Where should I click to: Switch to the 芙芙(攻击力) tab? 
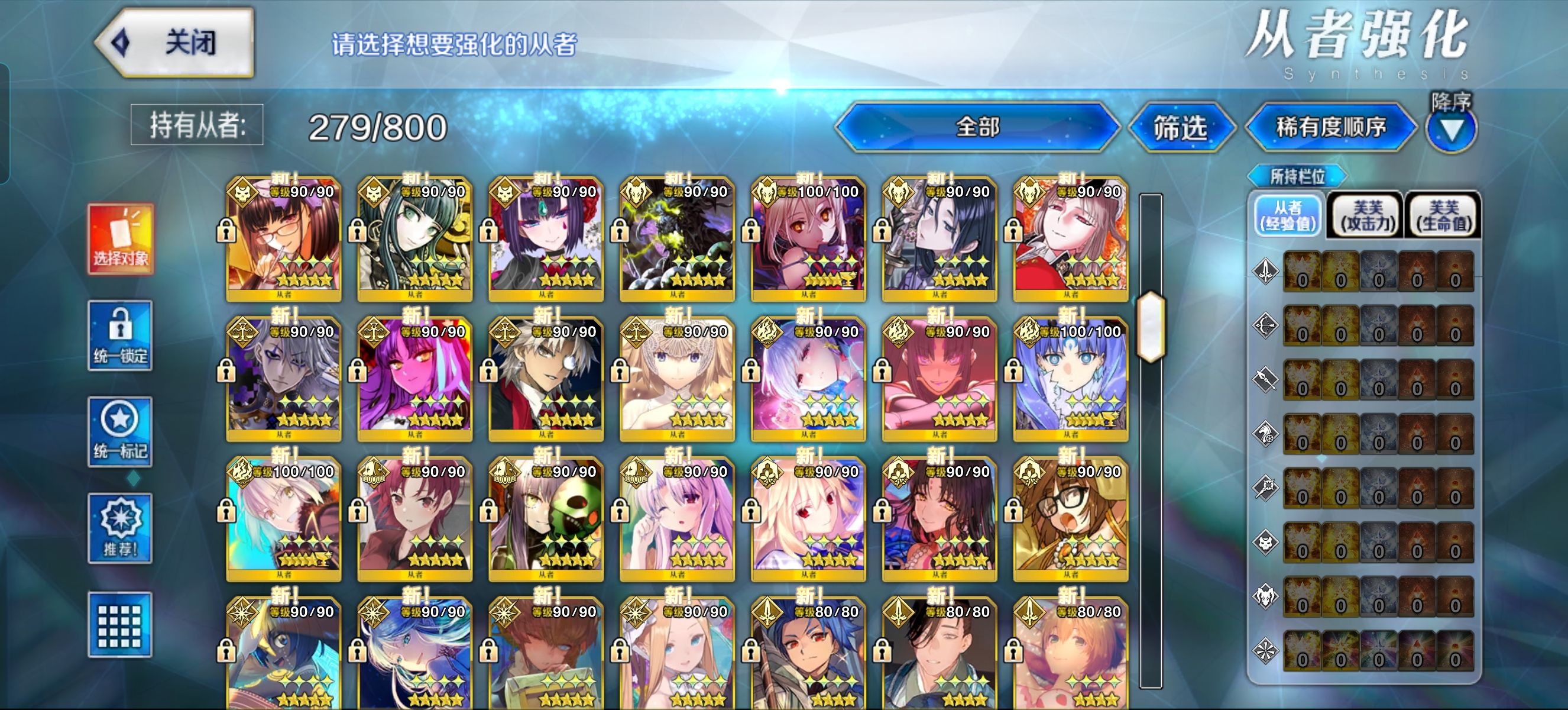coord(1367,215)
